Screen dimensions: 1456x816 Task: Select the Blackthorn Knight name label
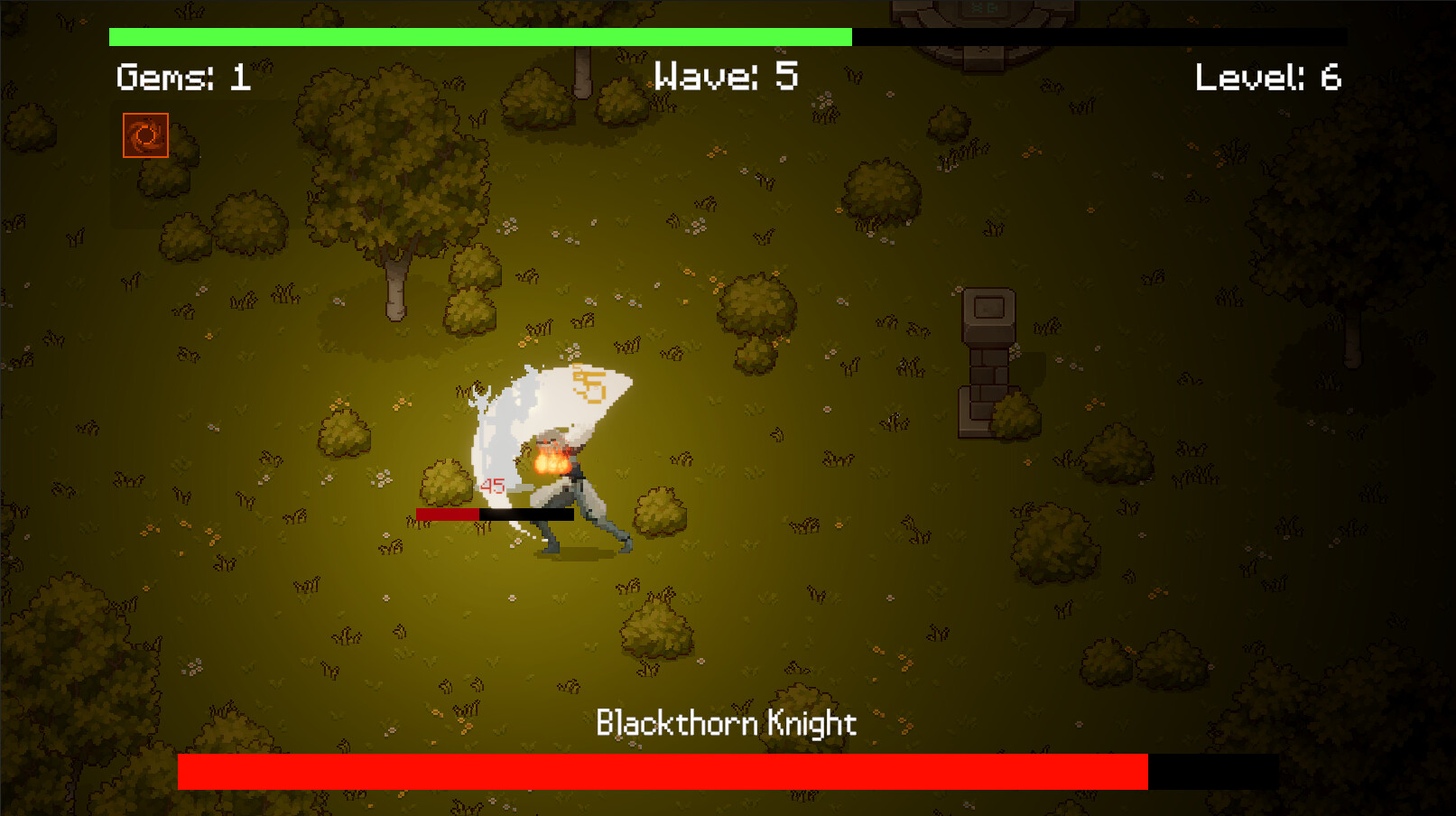click(728, 723)
